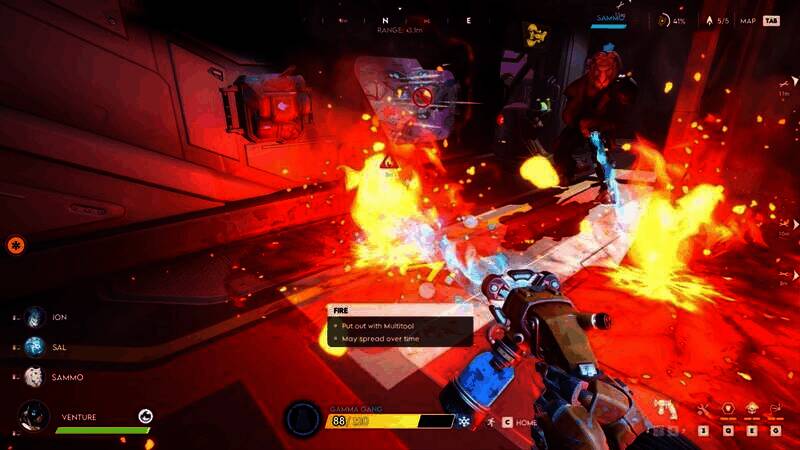
Task: Click the snowflake freeze icon
Action: tap(464, 422)
